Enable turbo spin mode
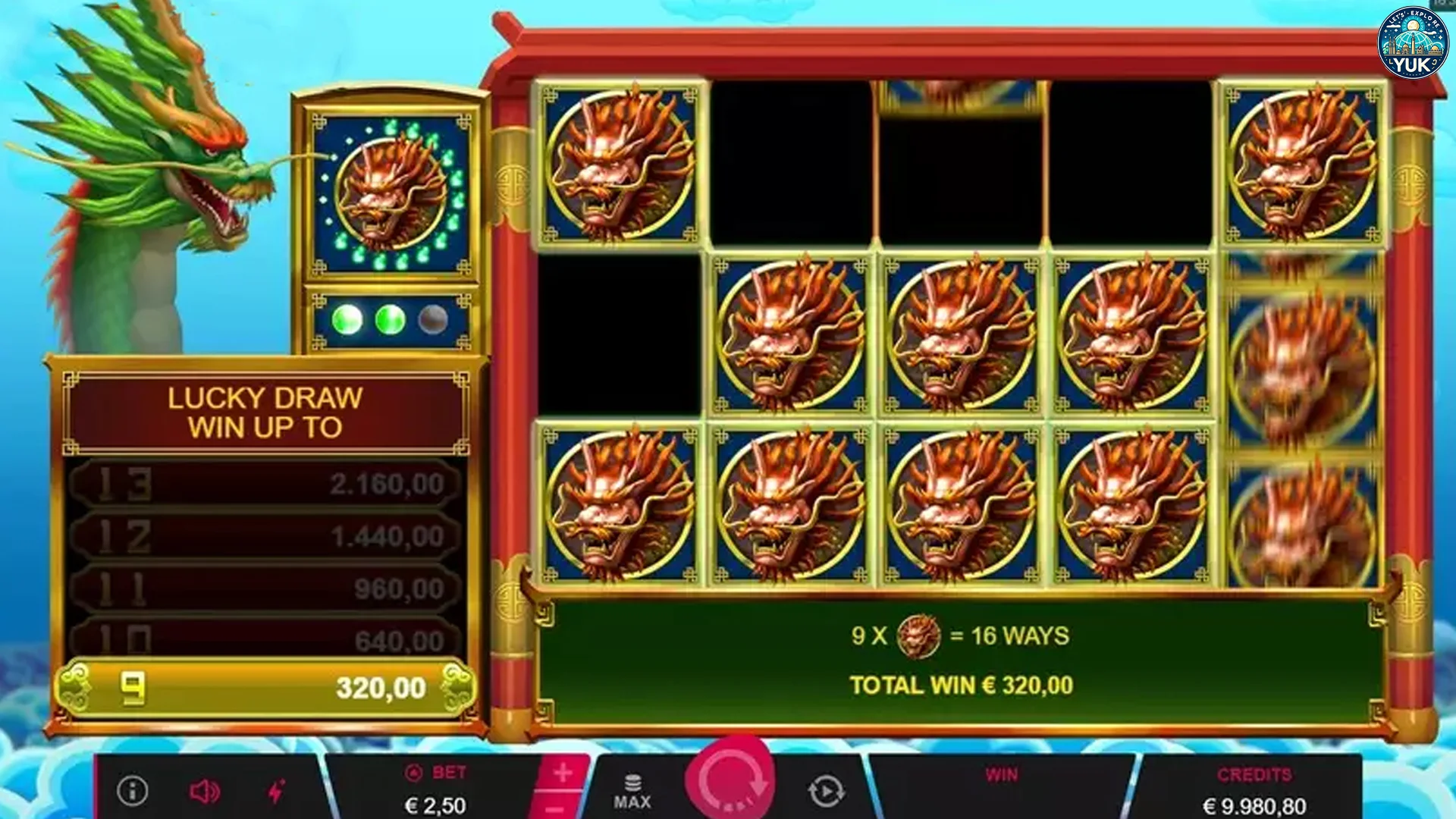Image resolution: width=1456 pixels, height=819 pixels. coord(275,791)
